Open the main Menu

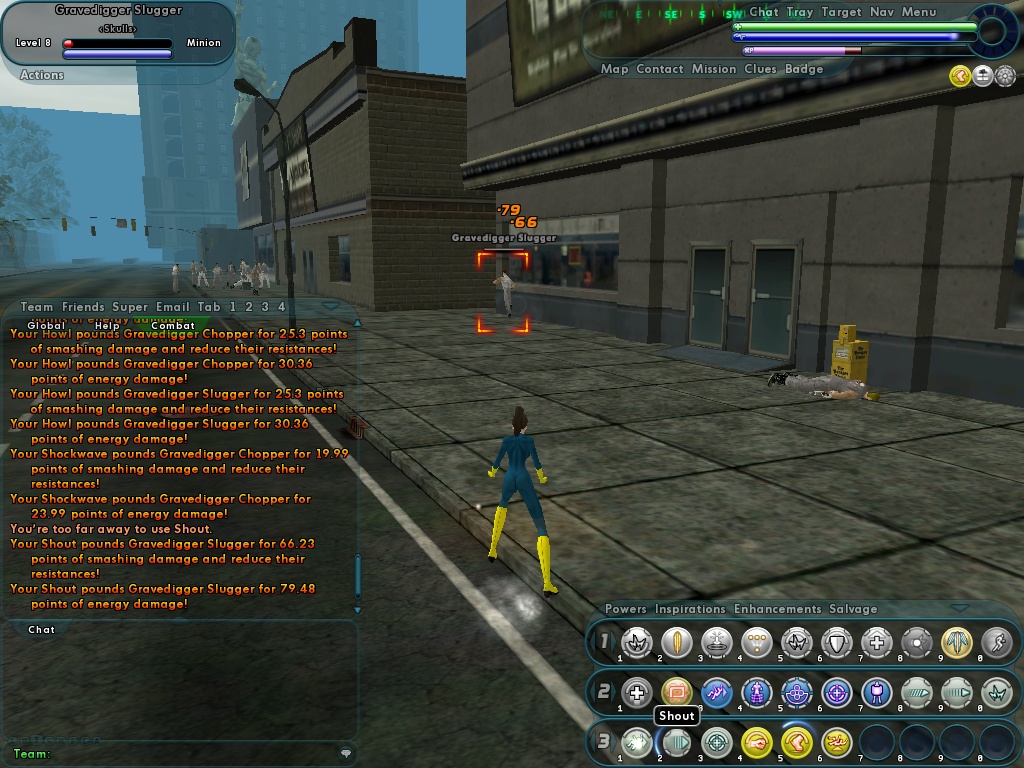(919, 12)
